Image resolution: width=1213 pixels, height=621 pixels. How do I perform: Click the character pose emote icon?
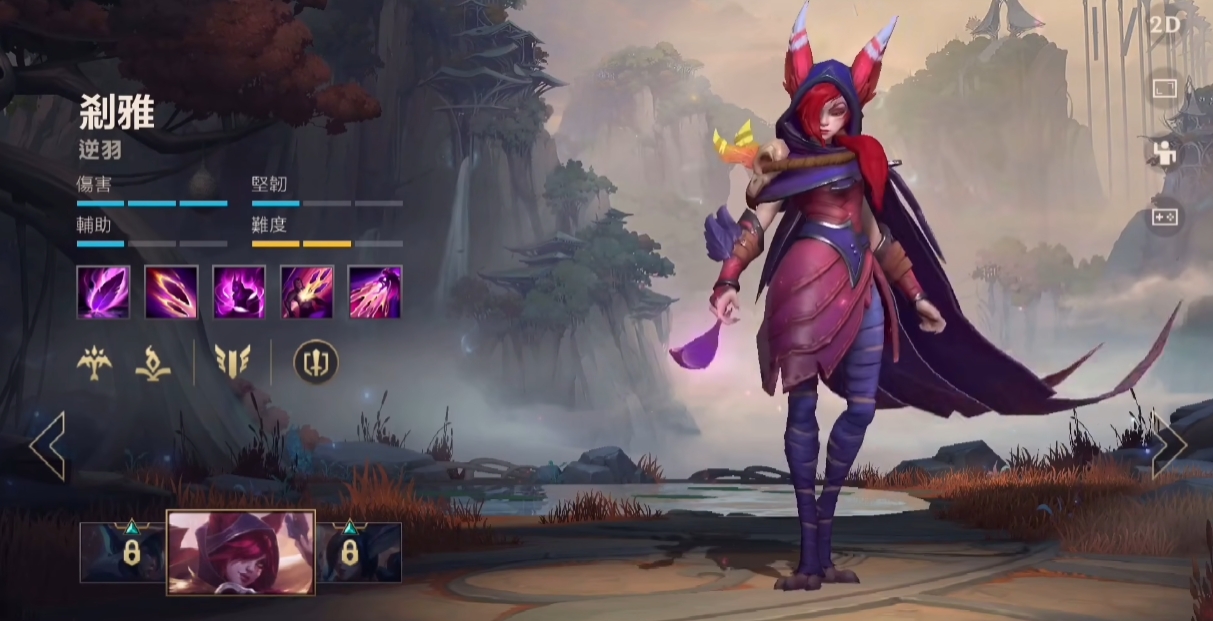(x=1165, y=152)
